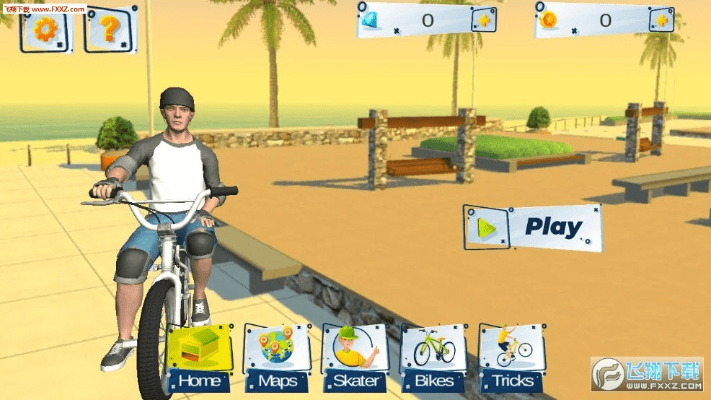This screenshot has width=711, height=400.
Task: Add more gold coins with plus button
Action: tap(660, 20)
